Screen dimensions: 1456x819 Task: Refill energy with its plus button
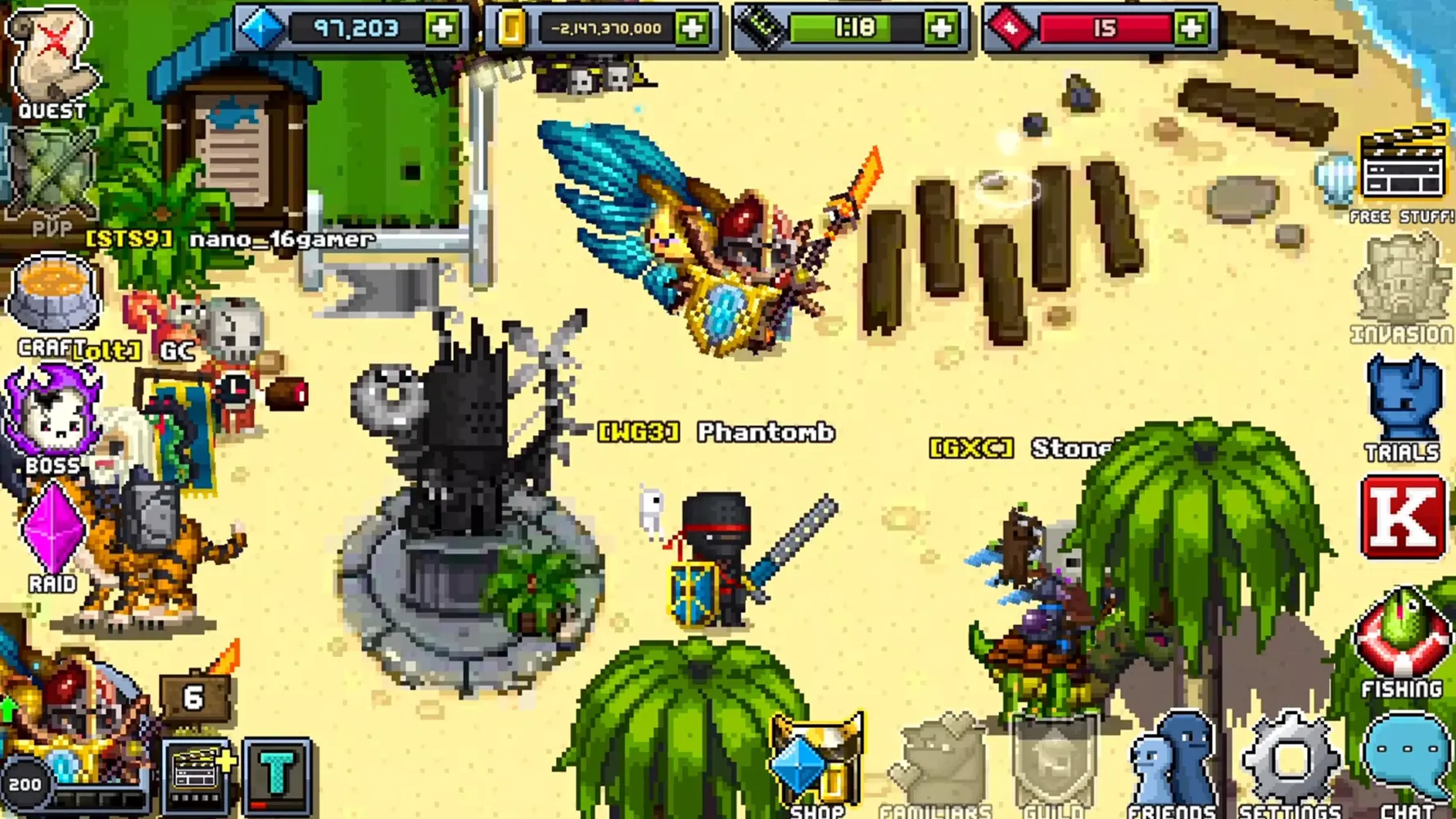tap(942, 26)
